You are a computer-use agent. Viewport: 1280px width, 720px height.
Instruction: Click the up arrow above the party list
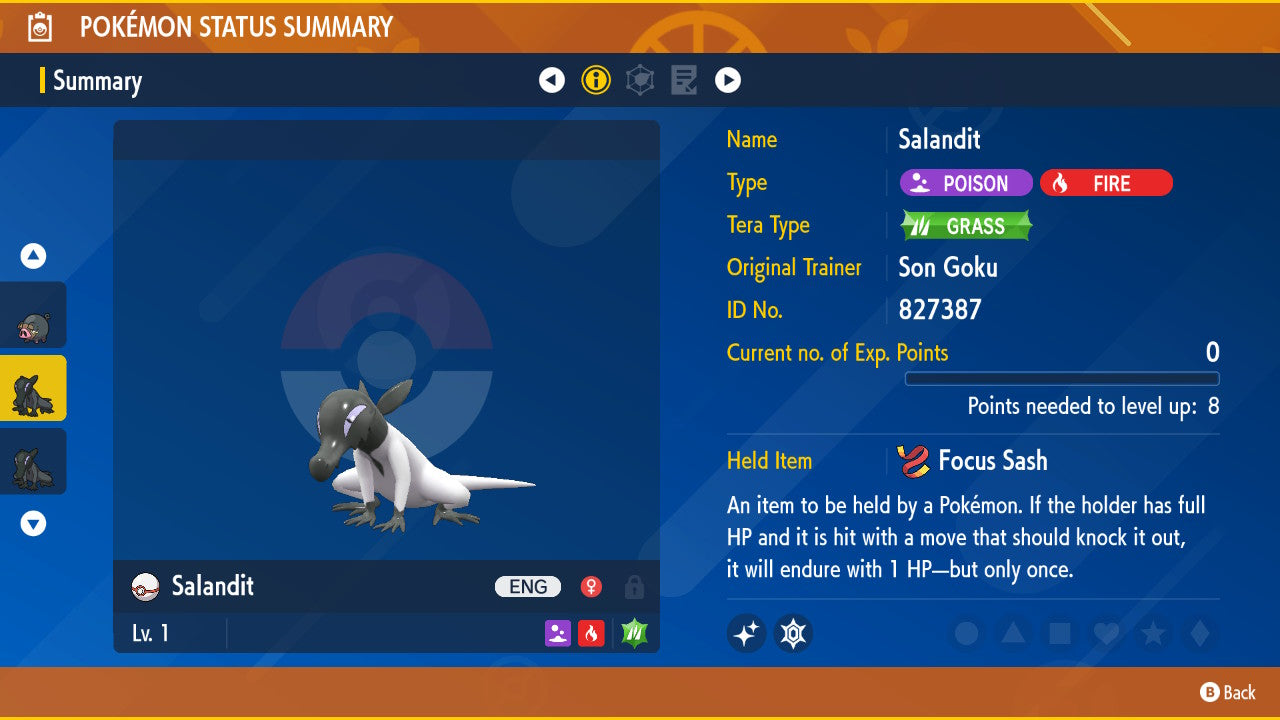pos(33,256)
